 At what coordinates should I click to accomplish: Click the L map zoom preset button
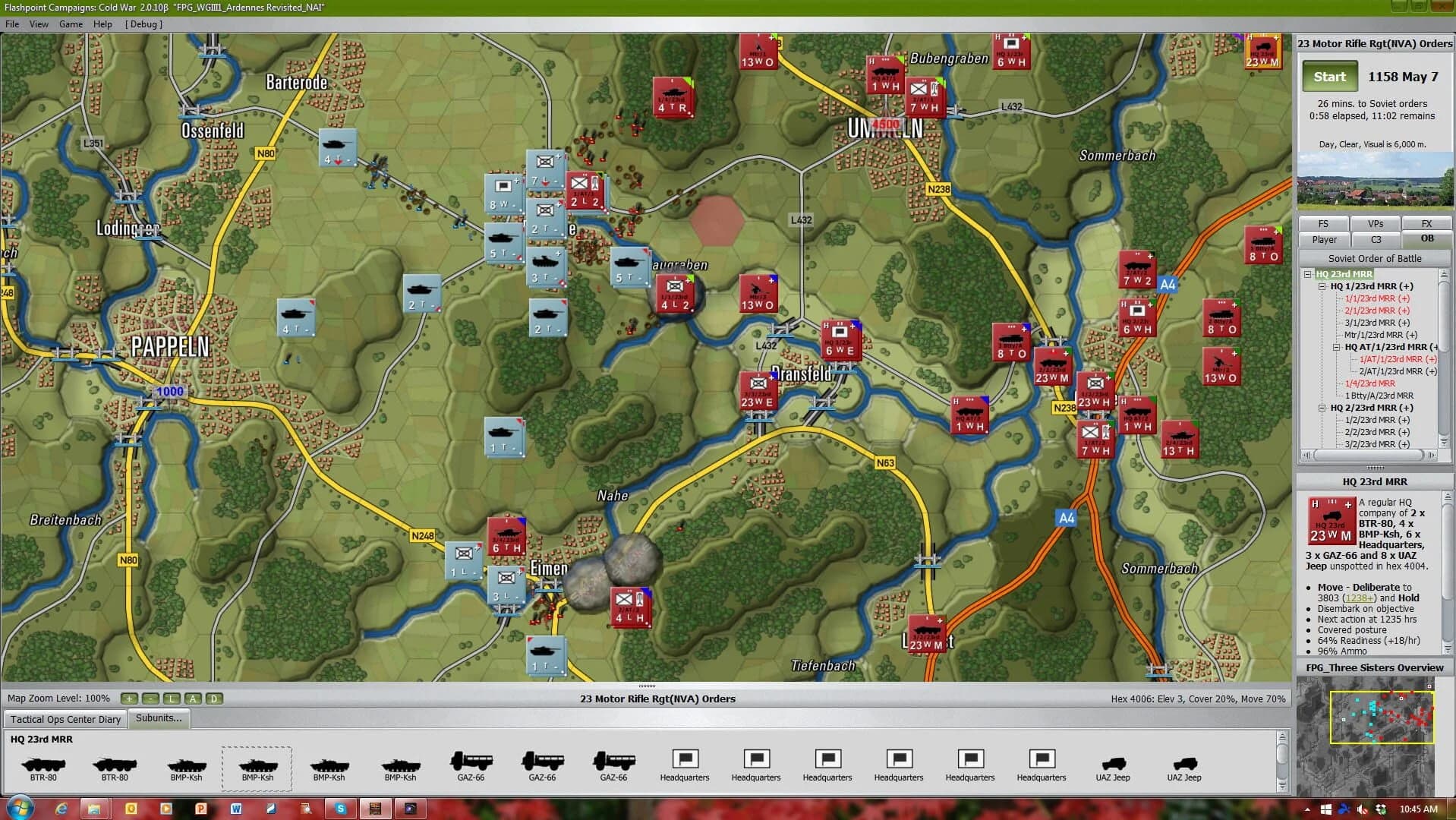click(x=171, y=699)
